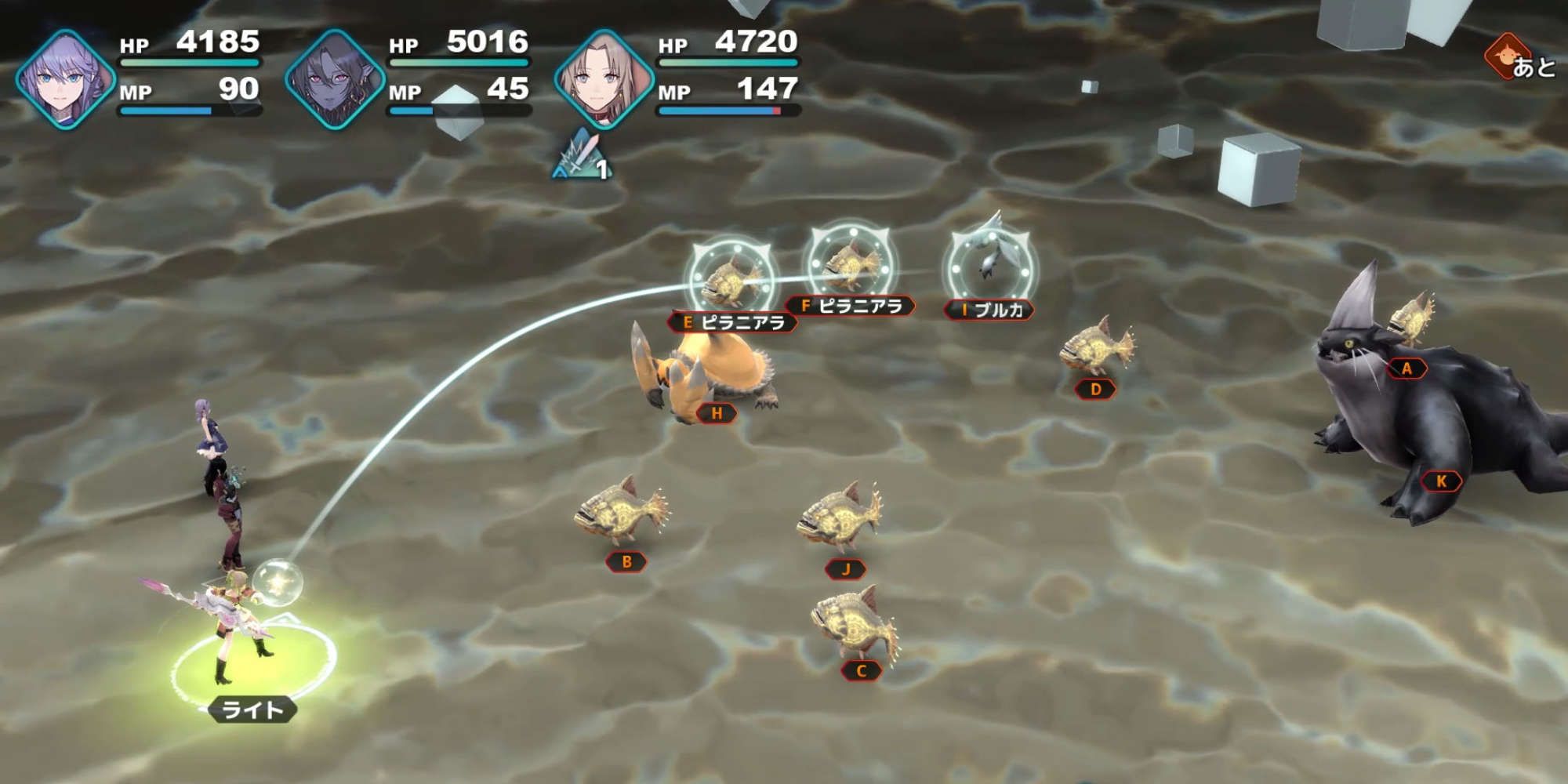Click the ライト character name label
1568x784 pixels.
pos(252,710)
